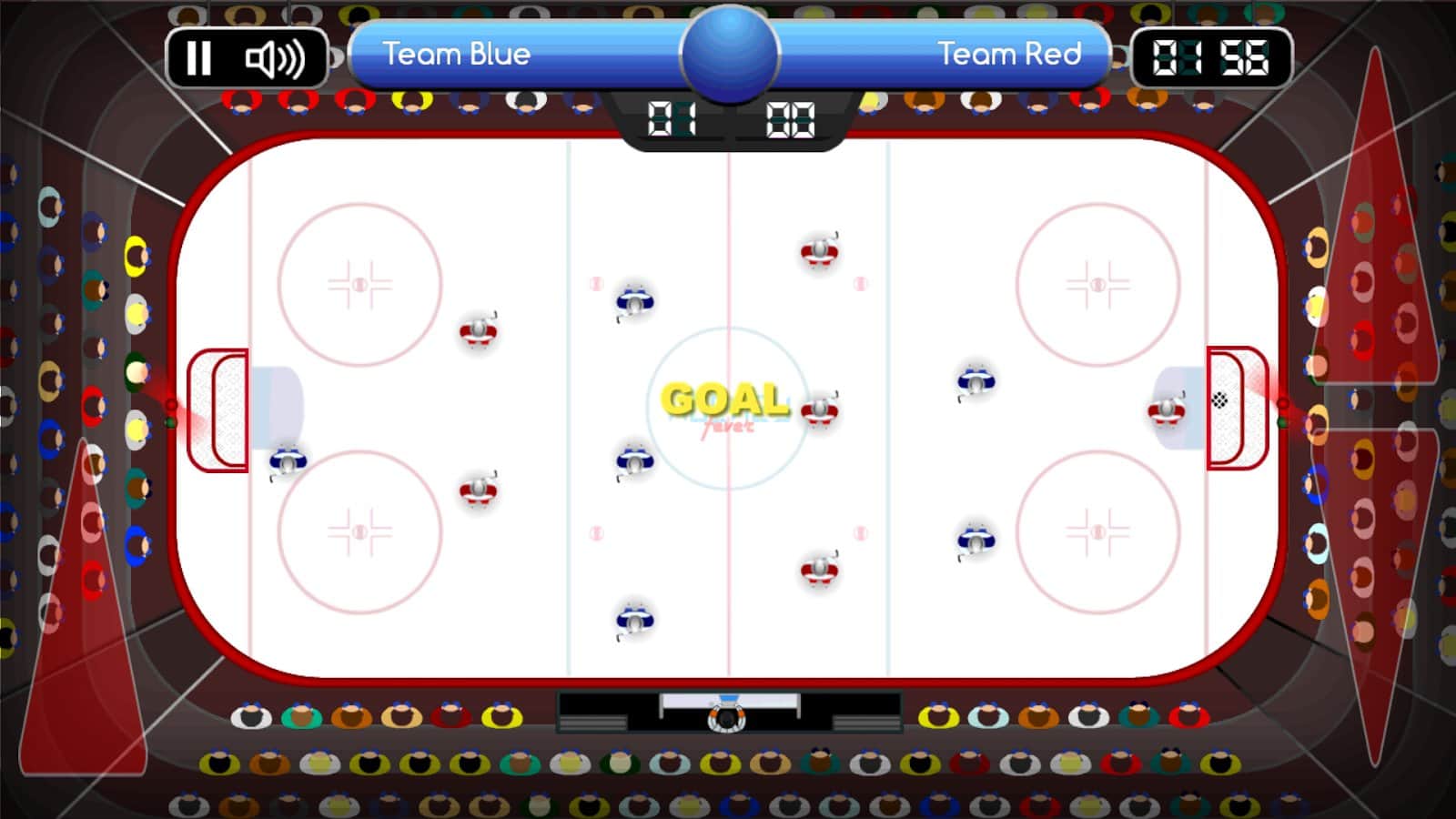This screenshot has width=1456, height=819.
Task: Select the red player near the top boards
Action: point(820,252)
